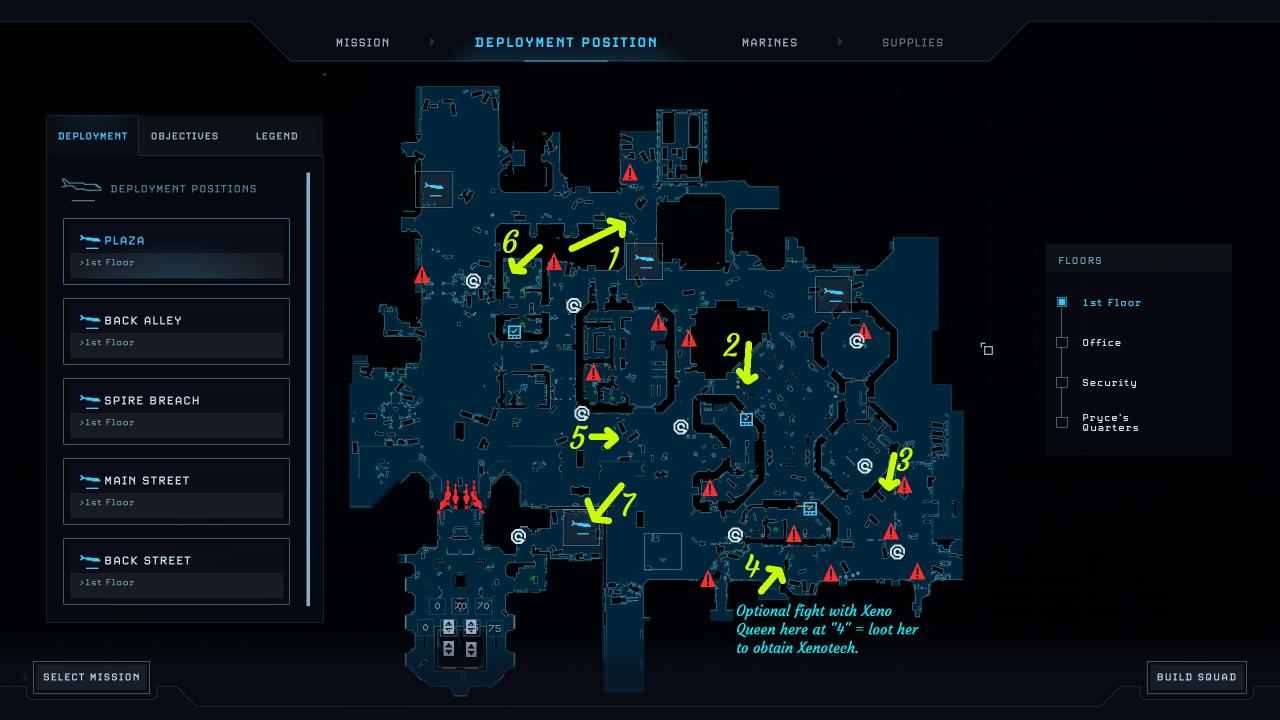Select Main Street deployment position
This screenshot has height=720, width=1280.
tap(176, 490)
